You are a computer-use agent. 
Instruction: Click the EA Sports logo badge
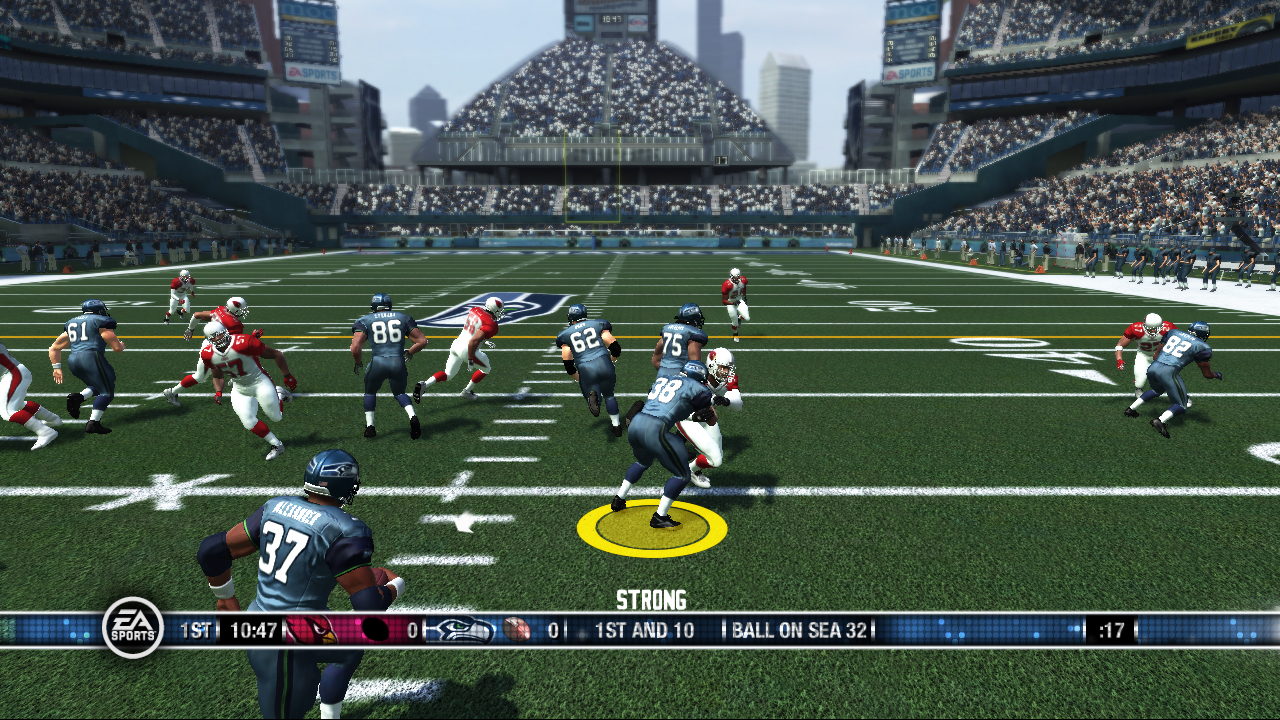click(133, 628)
